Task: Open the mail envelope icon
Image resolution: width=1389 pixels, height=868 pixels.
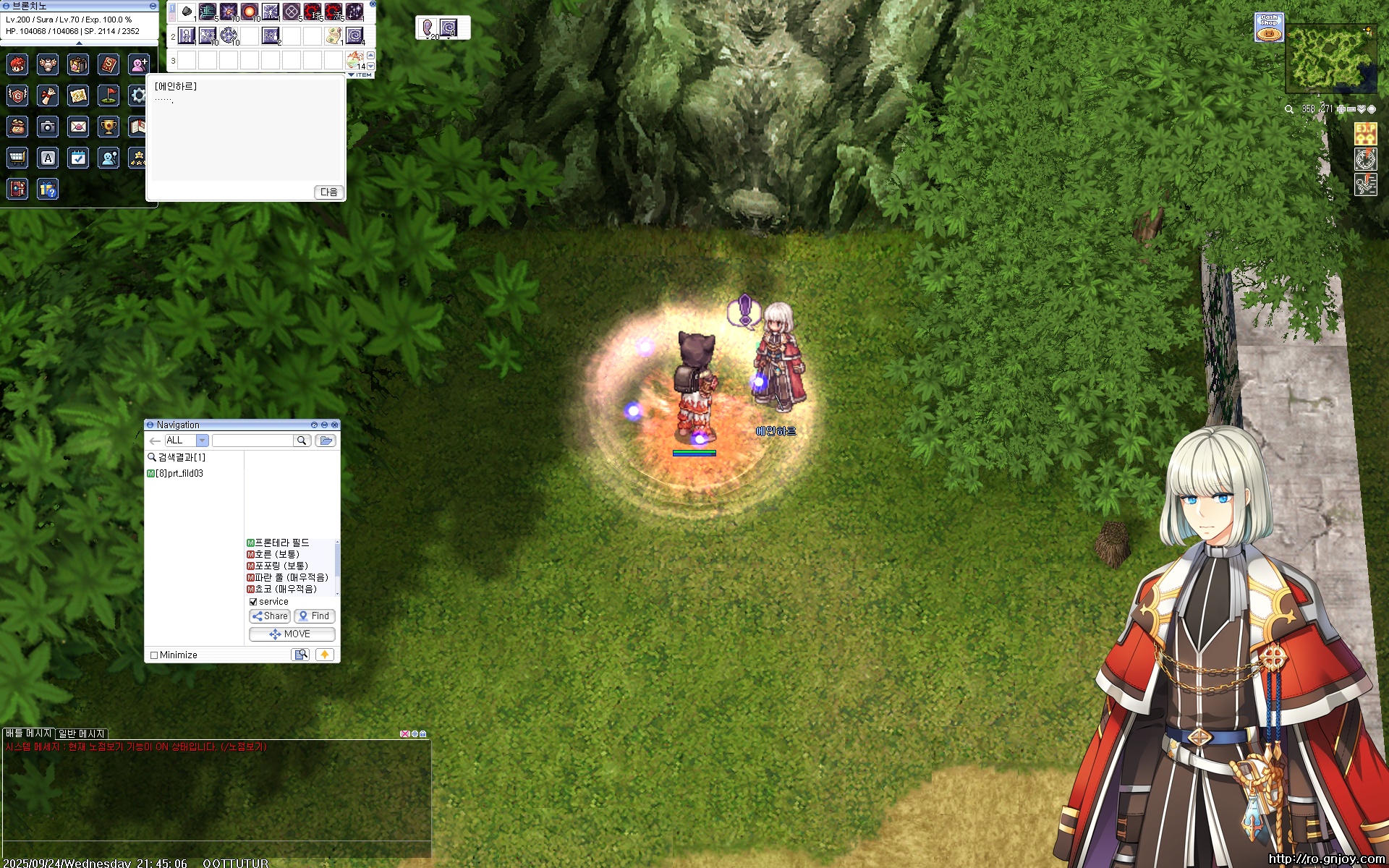Action: pyautogui.click(x=78, y=127)
